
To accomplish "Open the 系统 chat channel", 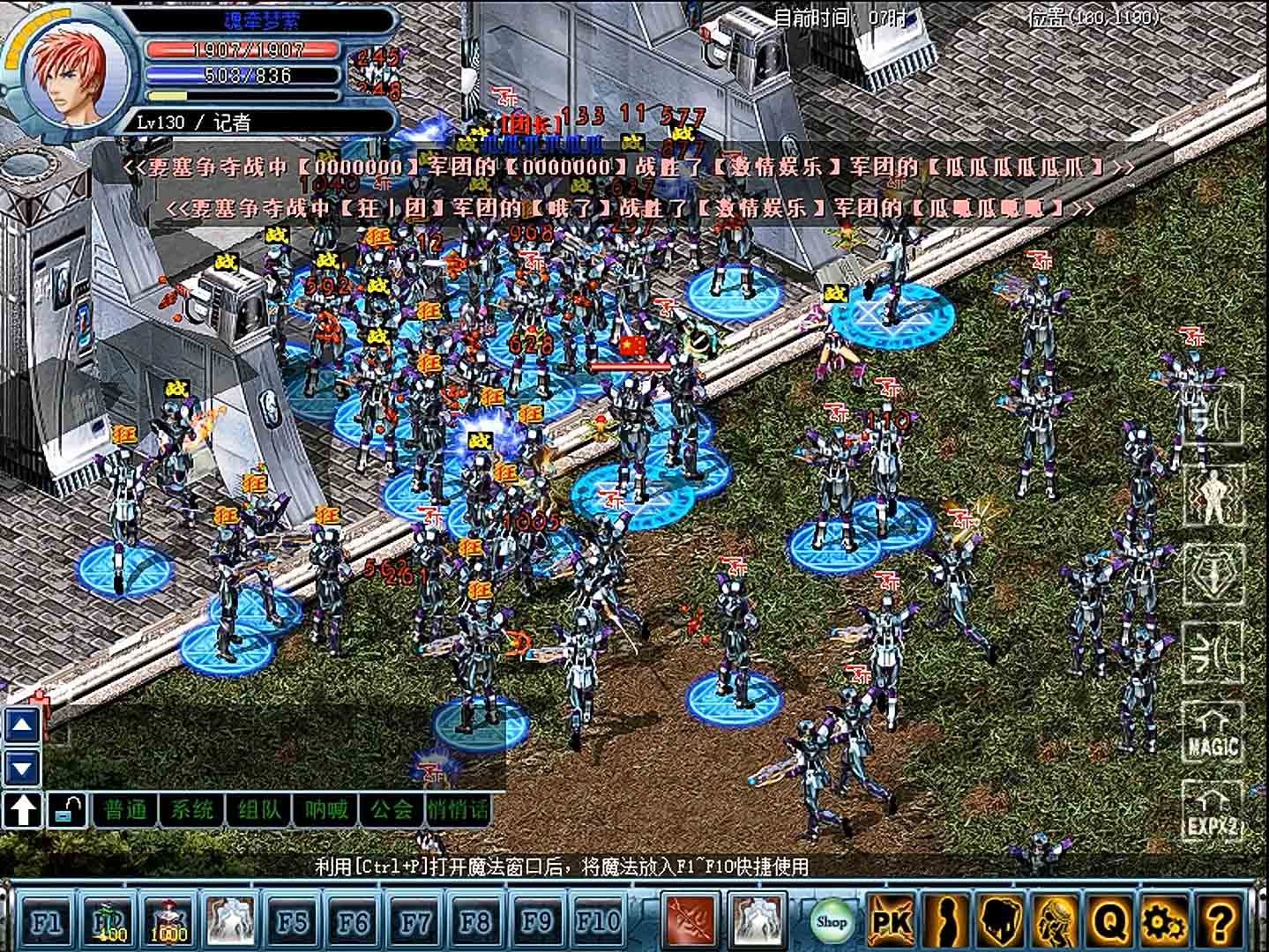I will [x=191, y=808].
